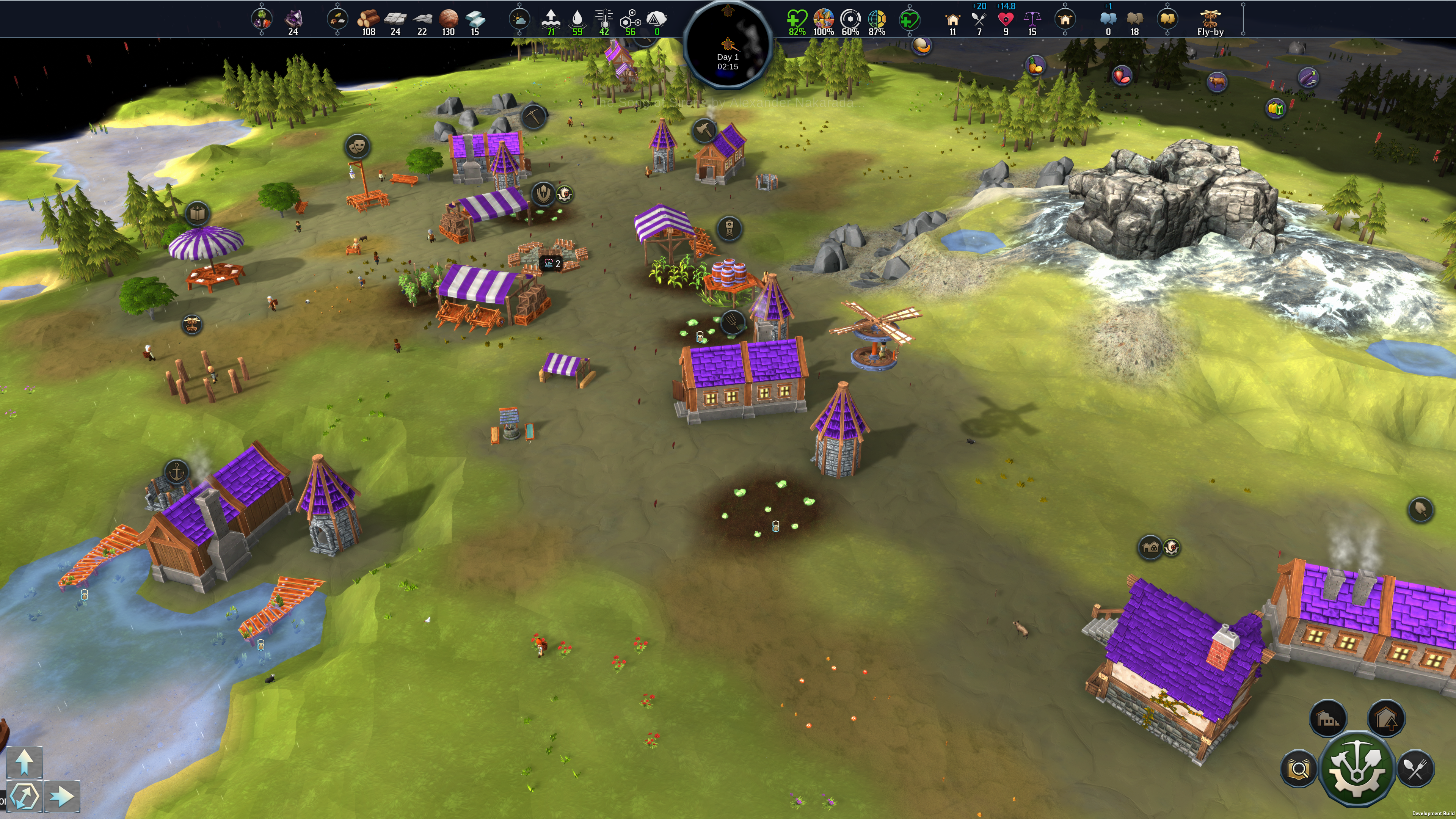
Task: Open the weather and environment category icon
Action: click(x=519, y=19)
